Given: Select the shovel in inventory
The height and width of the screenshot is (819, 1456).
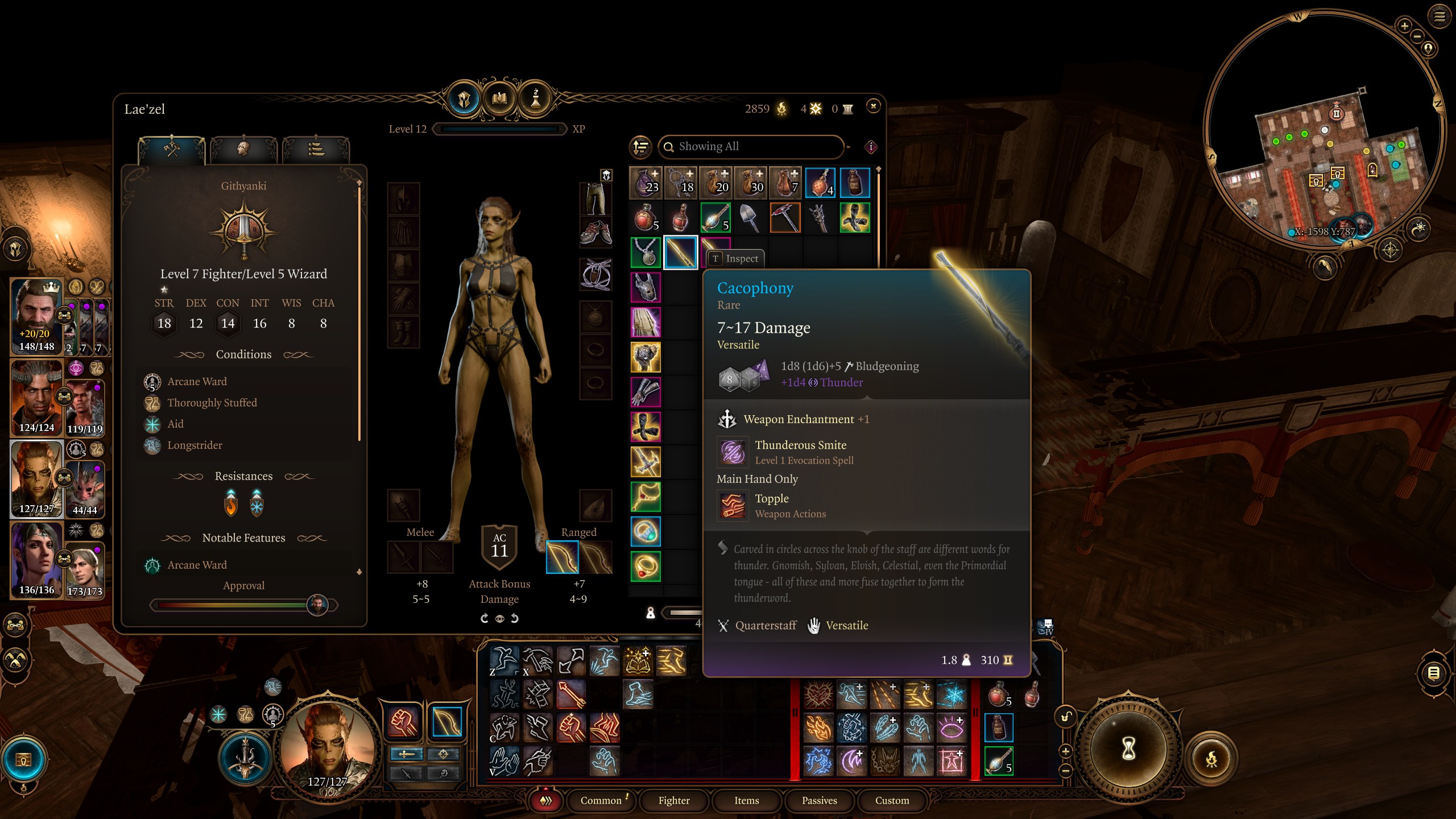Looking at the screenshot, I should pyautogui.click(x=750, y=218).
